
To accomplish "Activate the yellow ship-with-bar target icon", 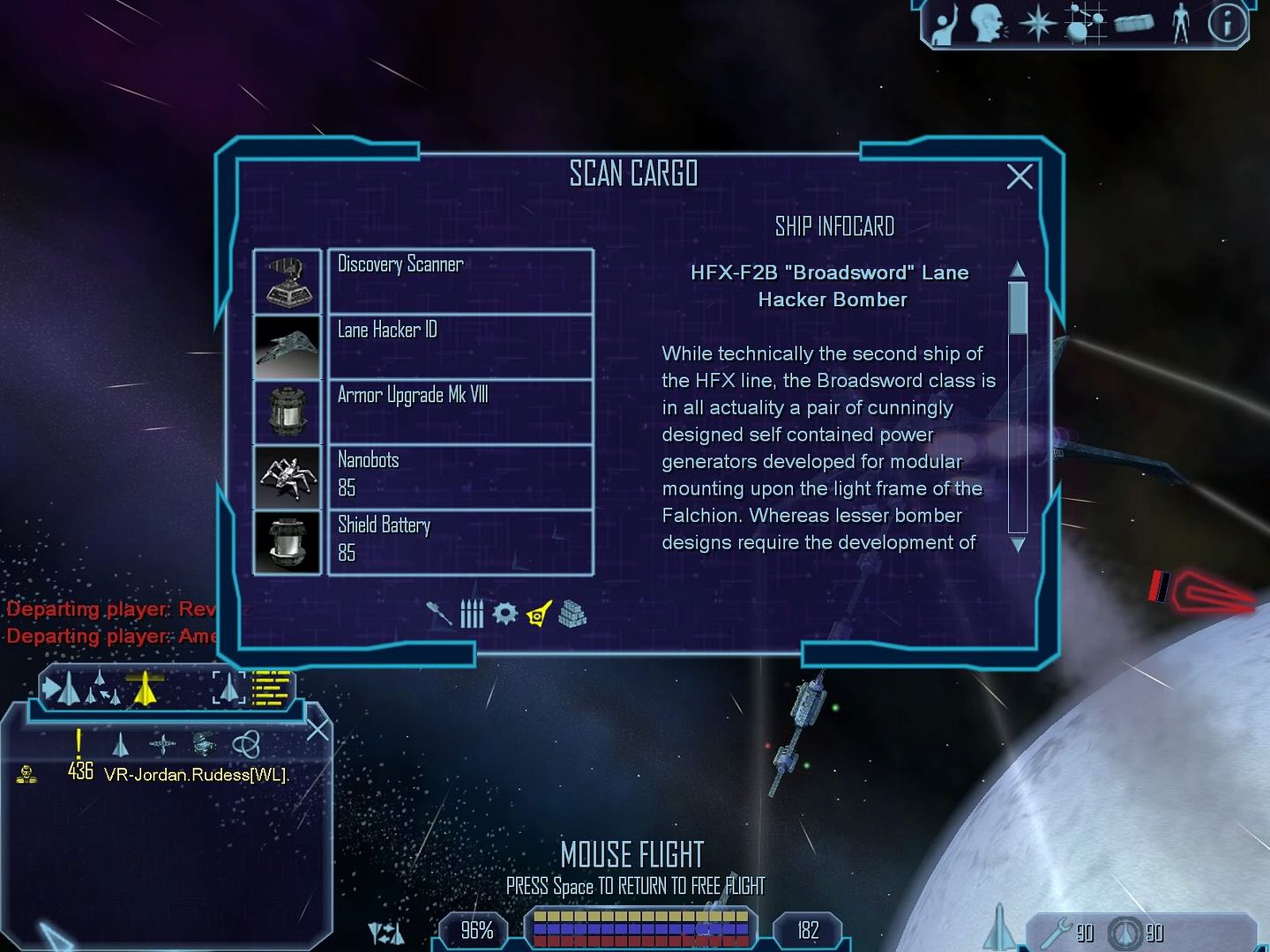I will click(145, 688).
